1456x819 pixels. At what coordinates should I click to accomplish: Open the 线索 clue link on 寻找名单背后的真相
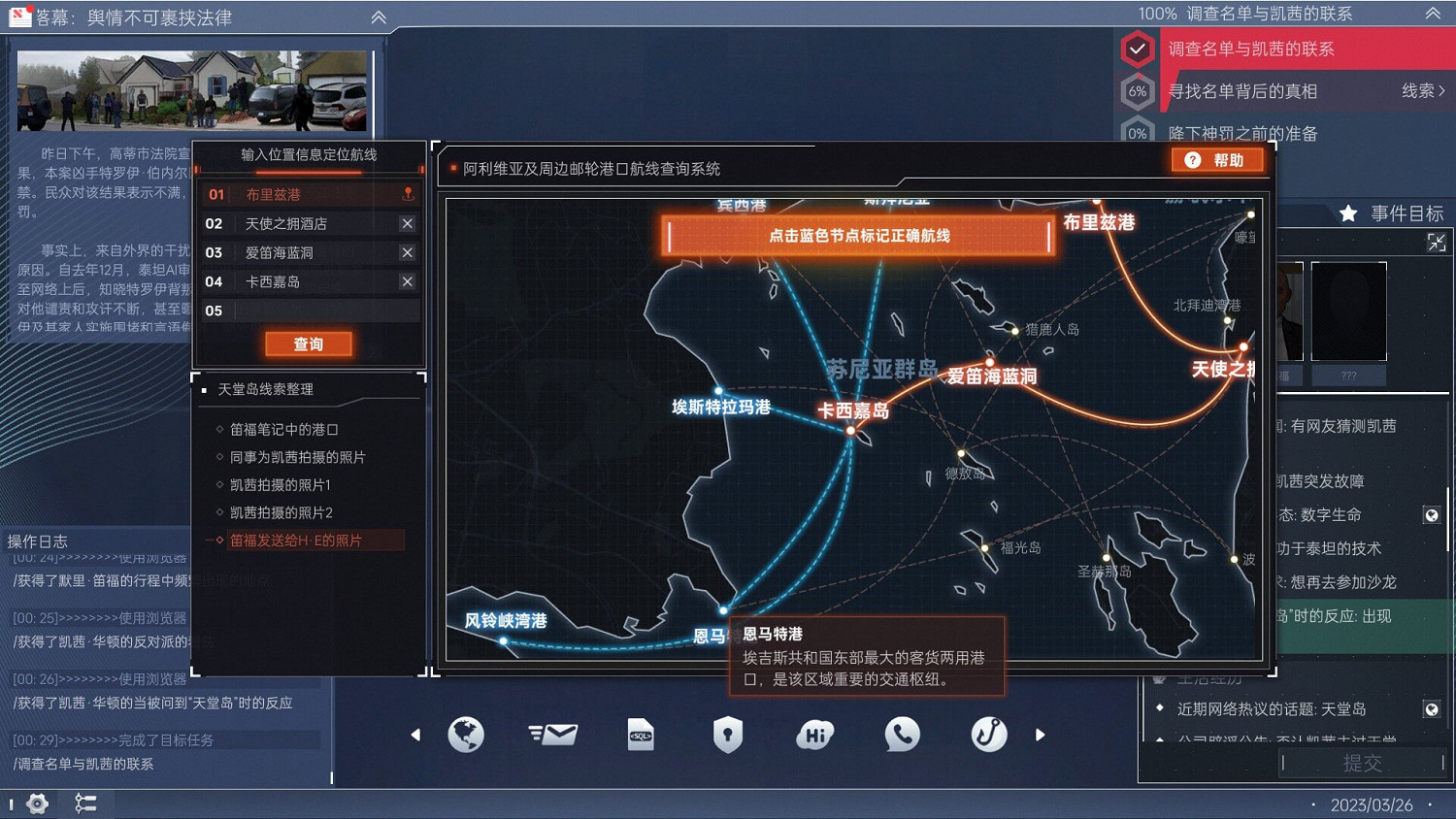click(1421, 90)
